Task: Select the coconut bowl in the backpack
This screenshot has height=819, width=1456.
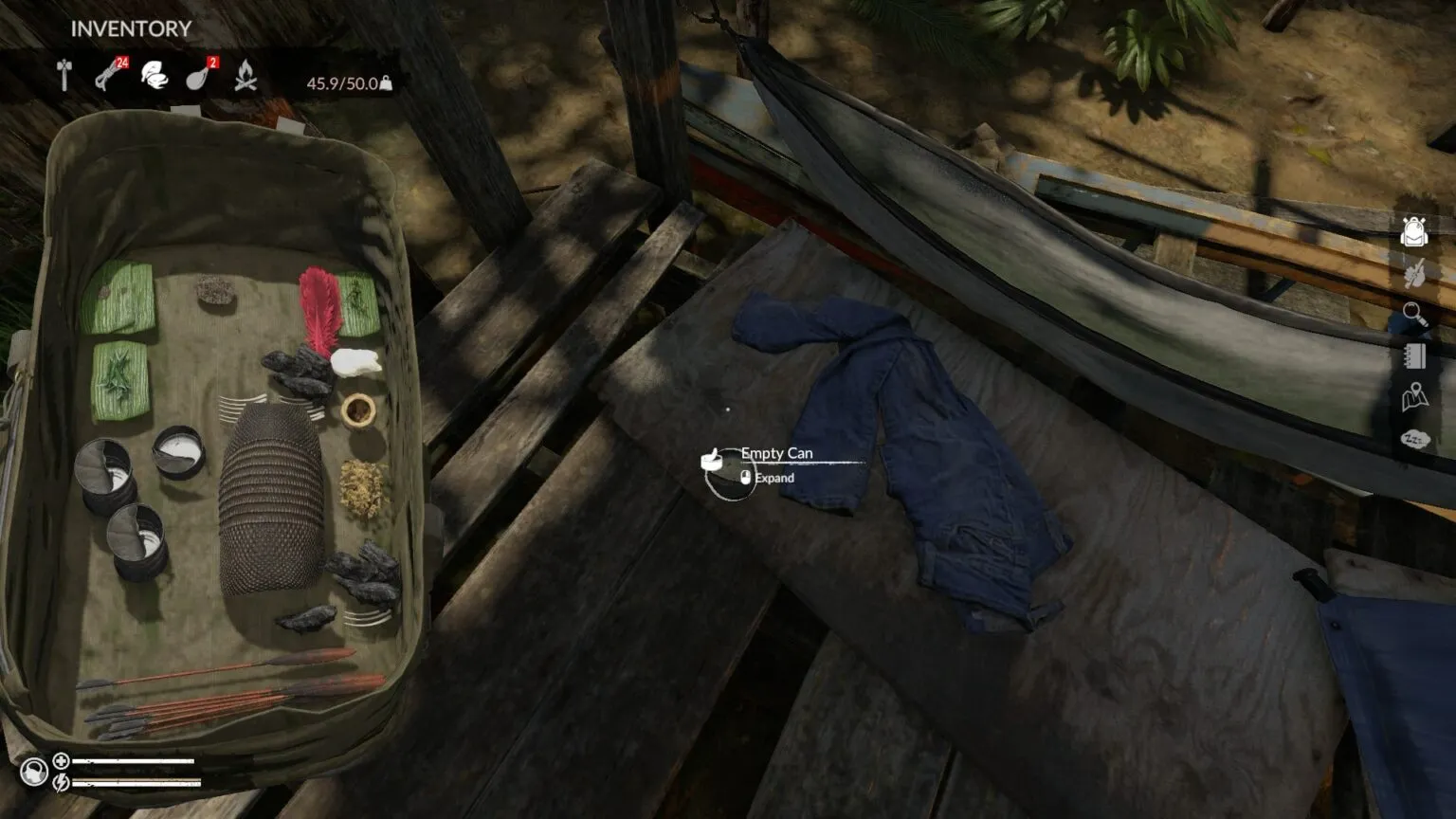Action: pos(358,410)
